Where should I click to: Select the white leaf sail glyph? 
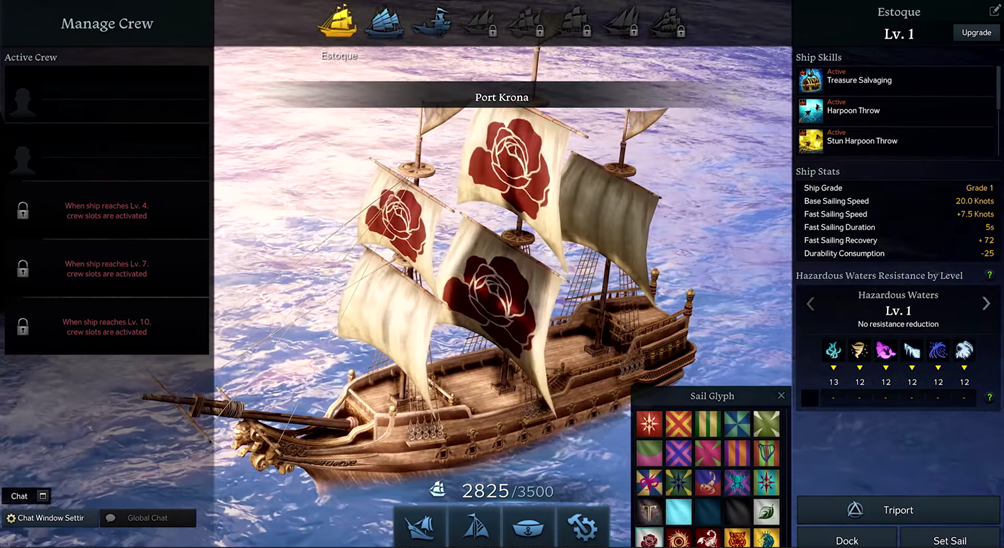click(767, 512)
